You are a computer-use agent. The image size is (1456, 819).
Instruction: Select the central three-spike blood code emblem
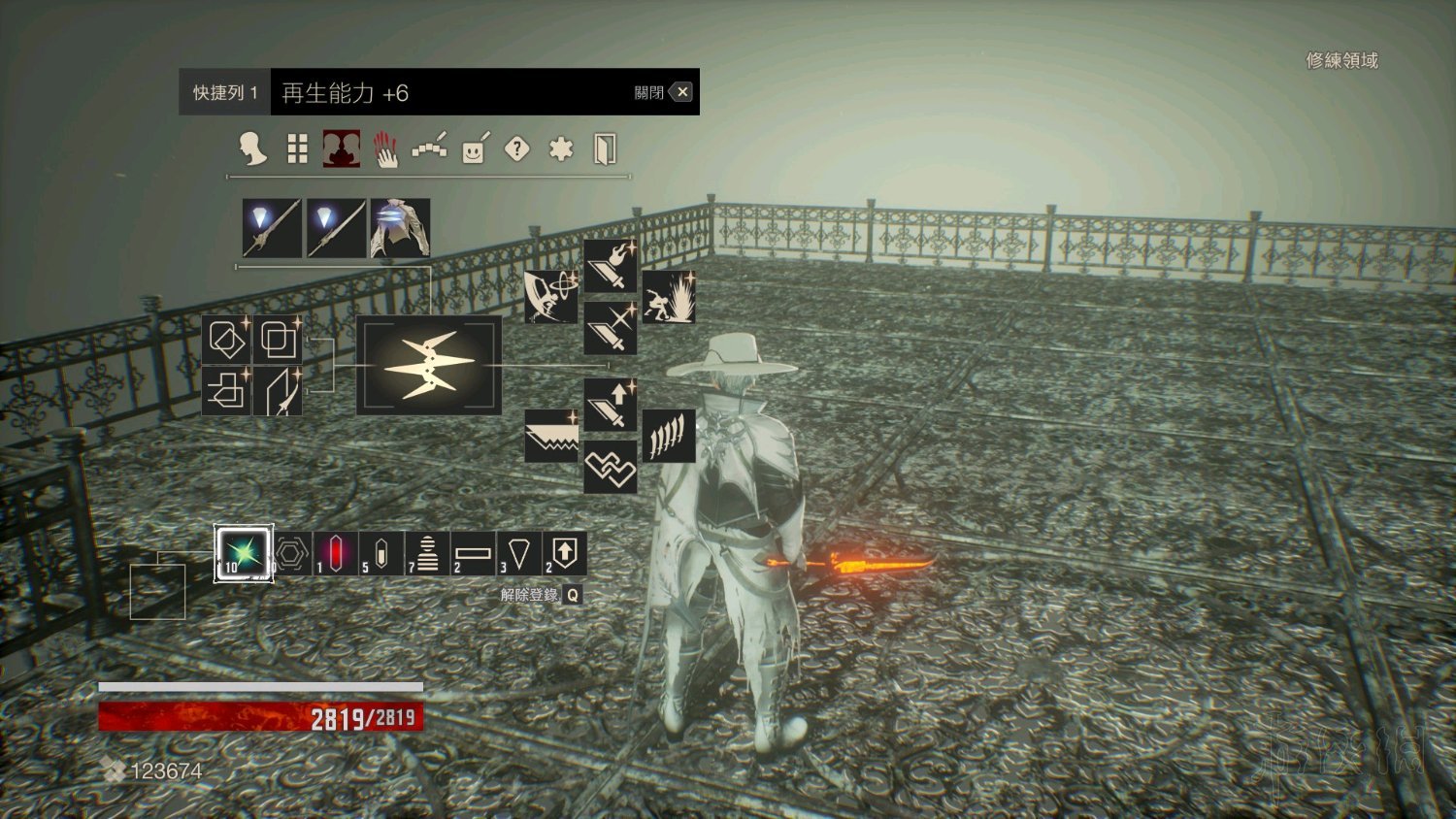point(429,366)
